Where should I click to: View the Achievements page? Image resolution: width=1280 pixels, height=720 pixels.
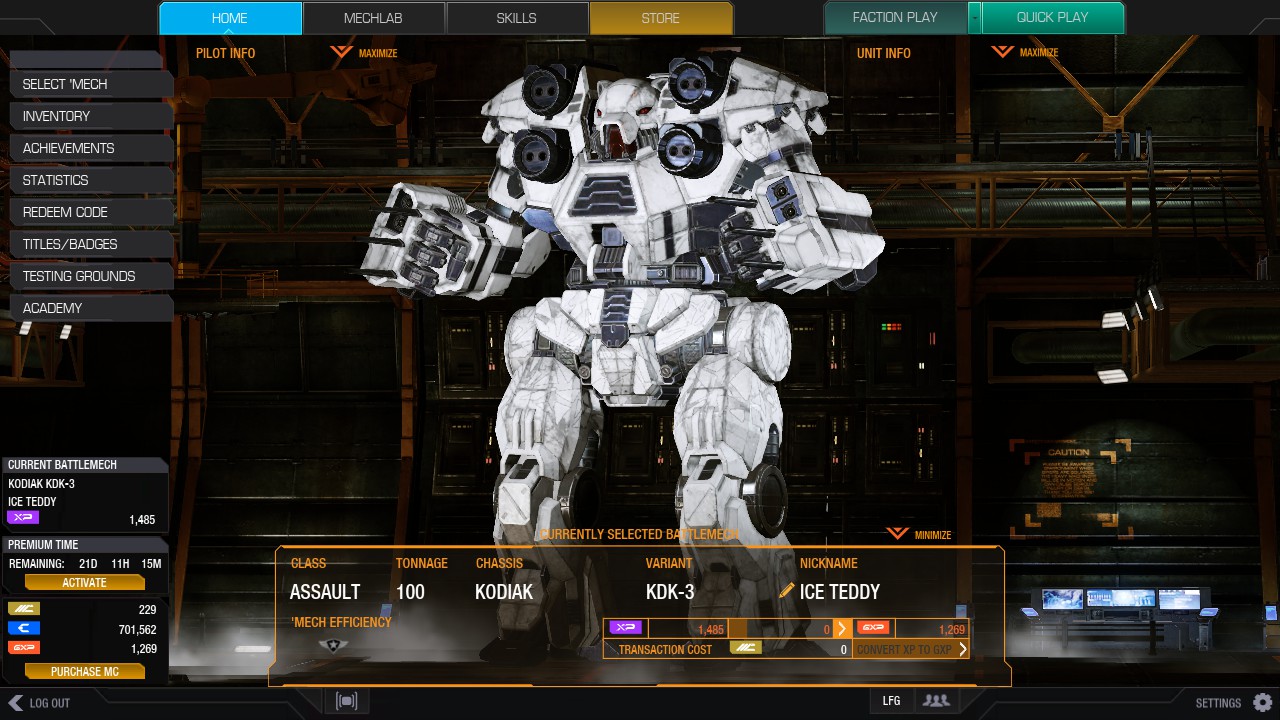click(90, 148)
